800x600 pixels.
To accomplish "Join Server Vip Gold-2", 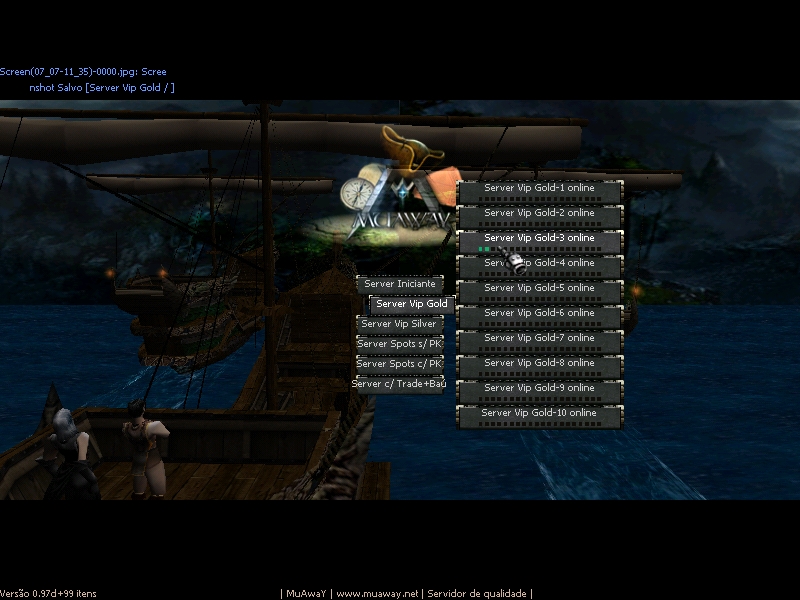I will click(539, 213).
